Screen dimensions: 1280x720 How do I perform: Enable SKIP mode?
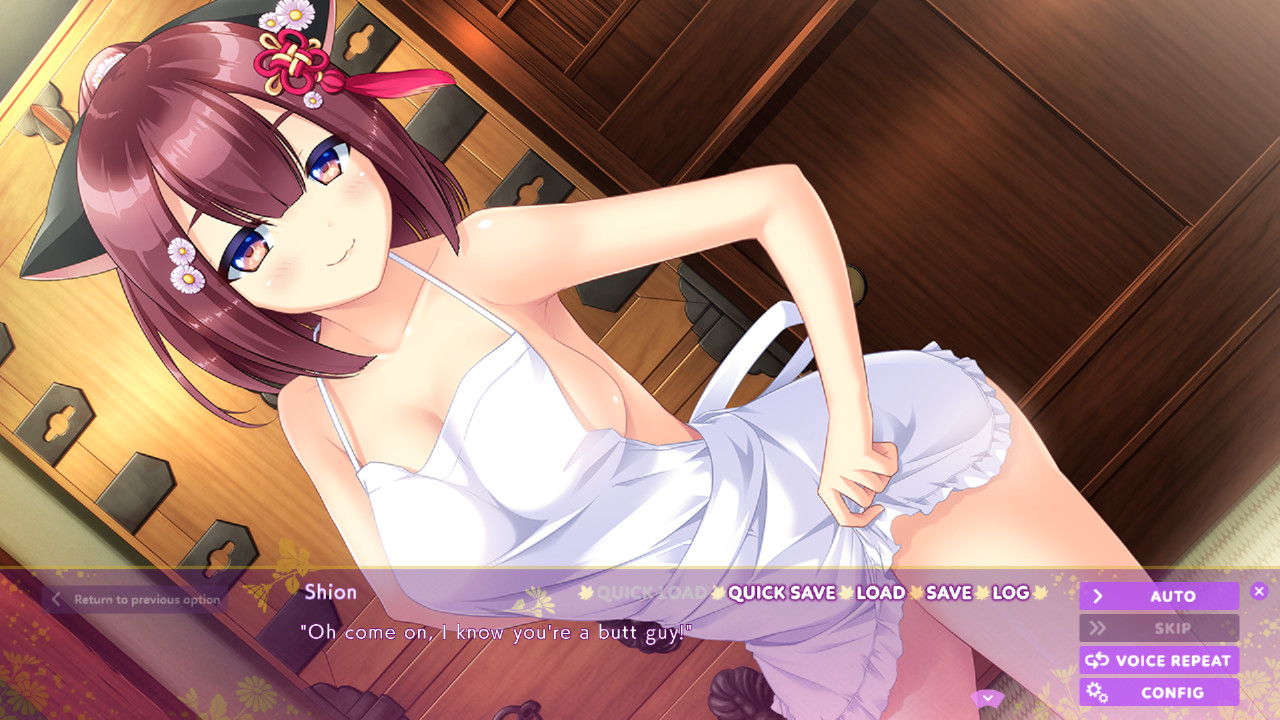(x=1158, y=628)
